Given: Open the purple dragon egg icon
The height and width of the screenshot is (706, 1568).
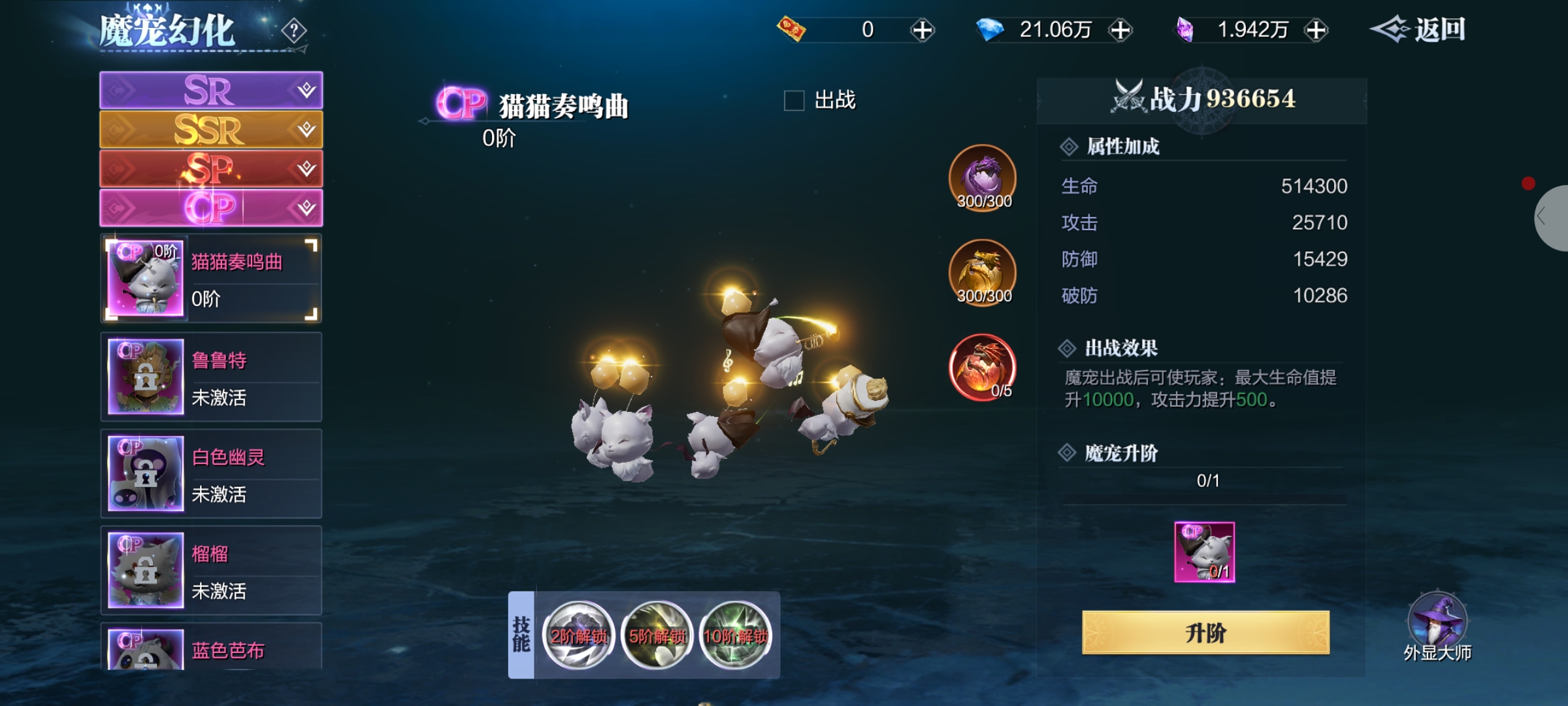Looking at the screenshot, I should click(983, 178).
